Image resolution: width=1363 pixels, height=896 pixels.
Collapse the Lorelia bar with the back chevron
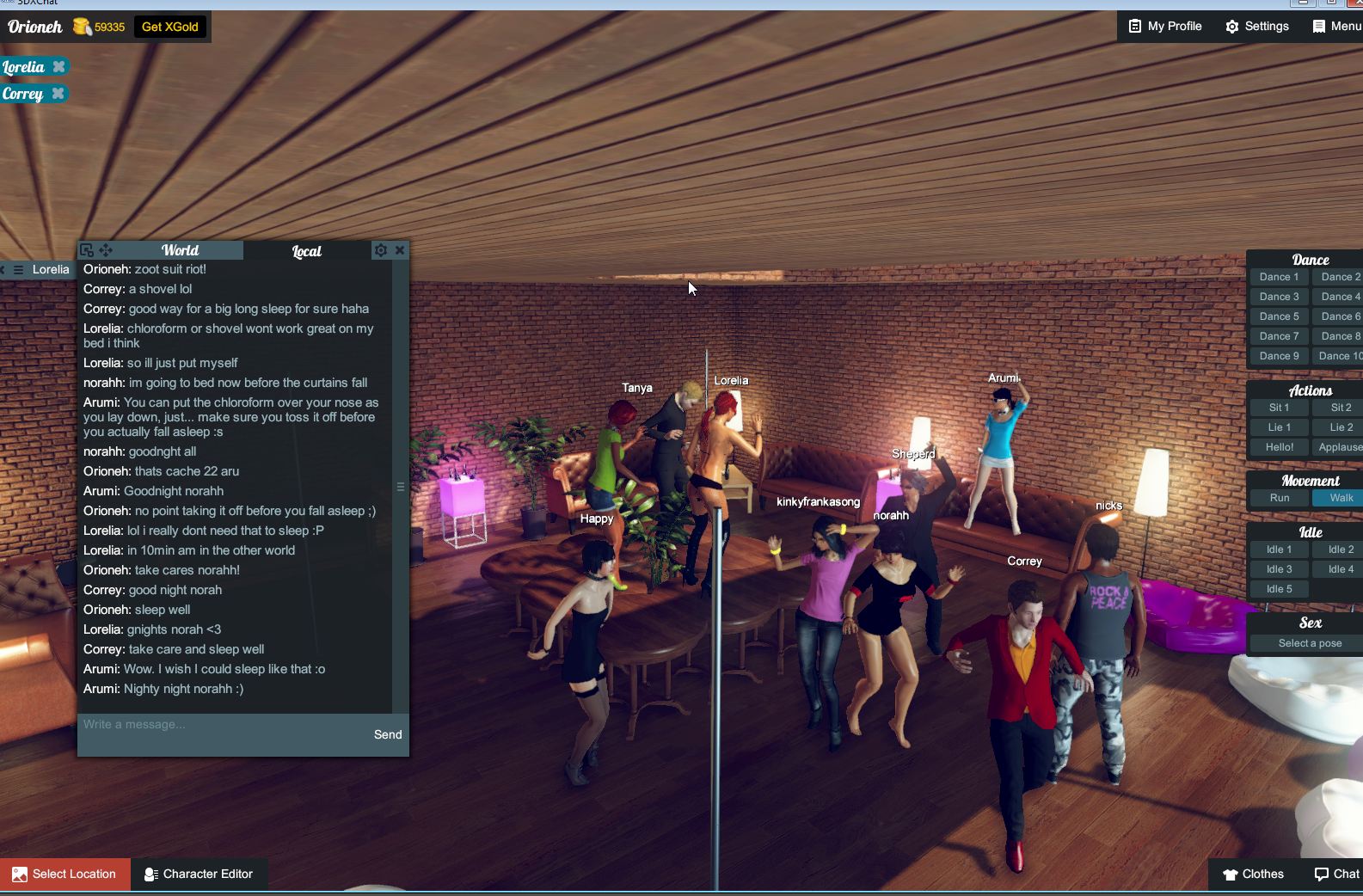[4, 269]
